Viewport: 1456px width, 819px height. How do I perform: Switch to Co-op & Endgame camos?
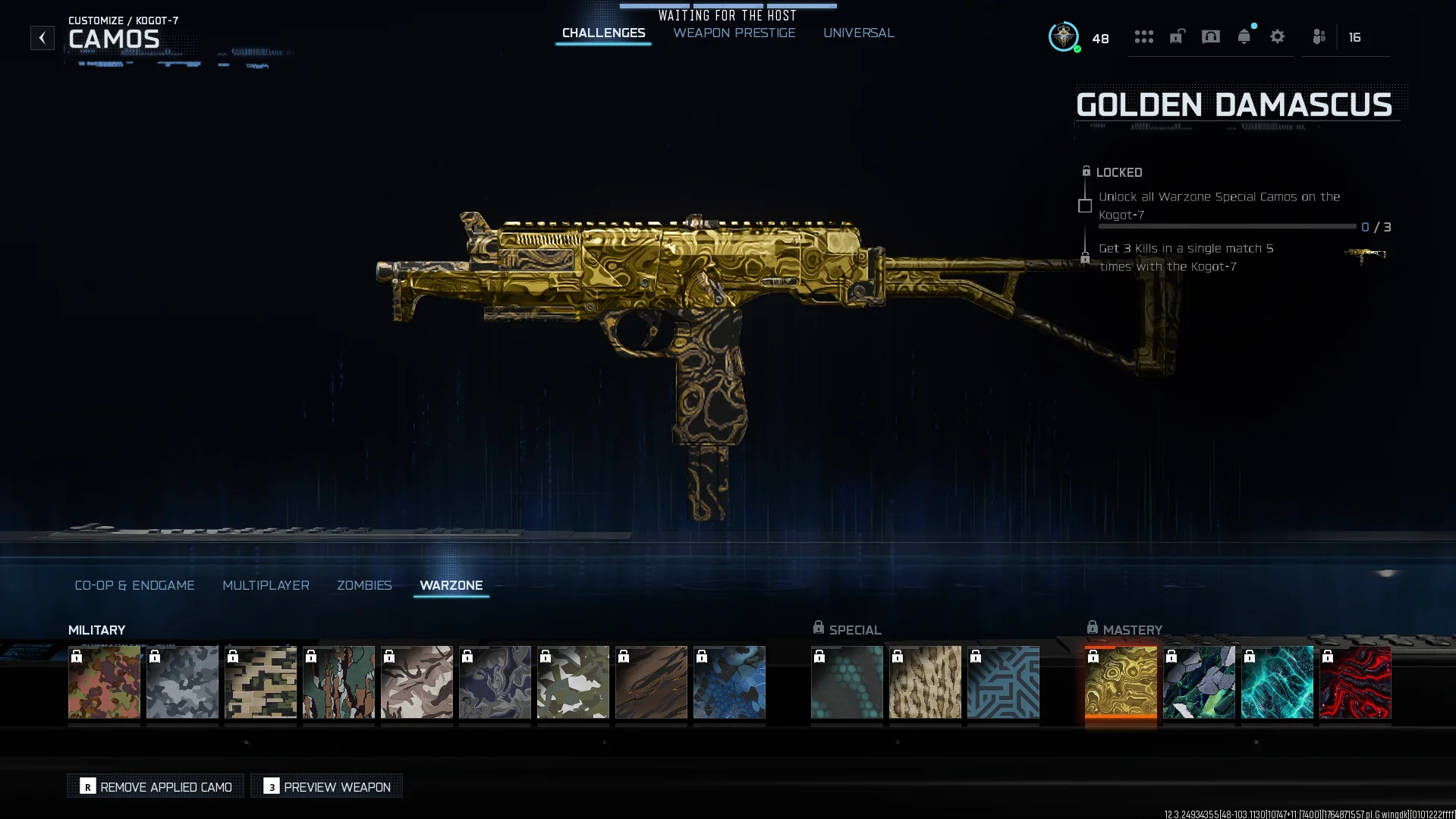click(x=134, y=585)
